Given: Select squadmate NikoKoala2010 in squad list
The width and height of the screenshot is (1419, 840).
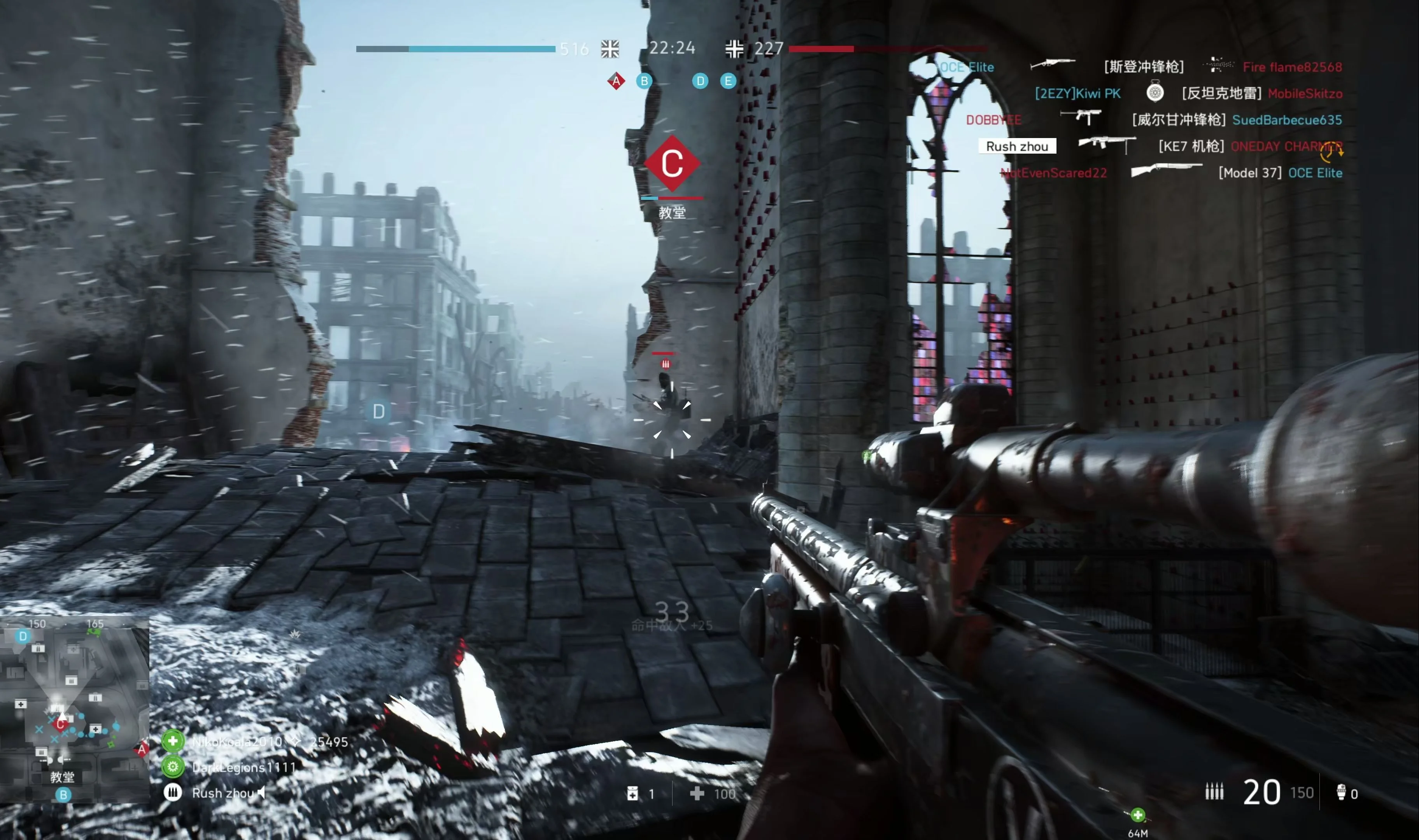Looking at the screenshot, I should [x=237, y=742].
